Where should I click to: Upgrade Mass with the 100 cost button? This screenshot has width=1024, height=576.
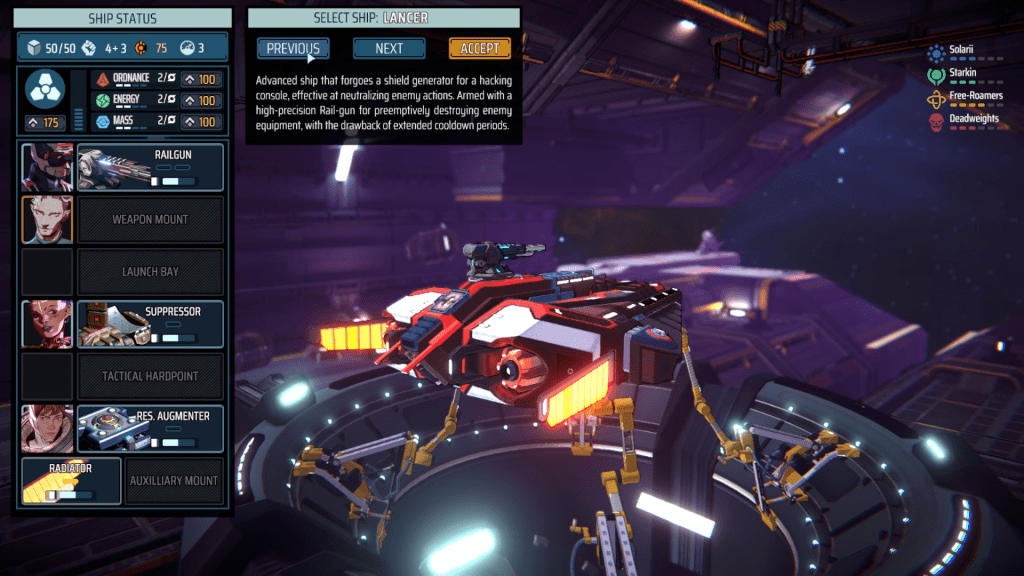click(x=201, y=122)
